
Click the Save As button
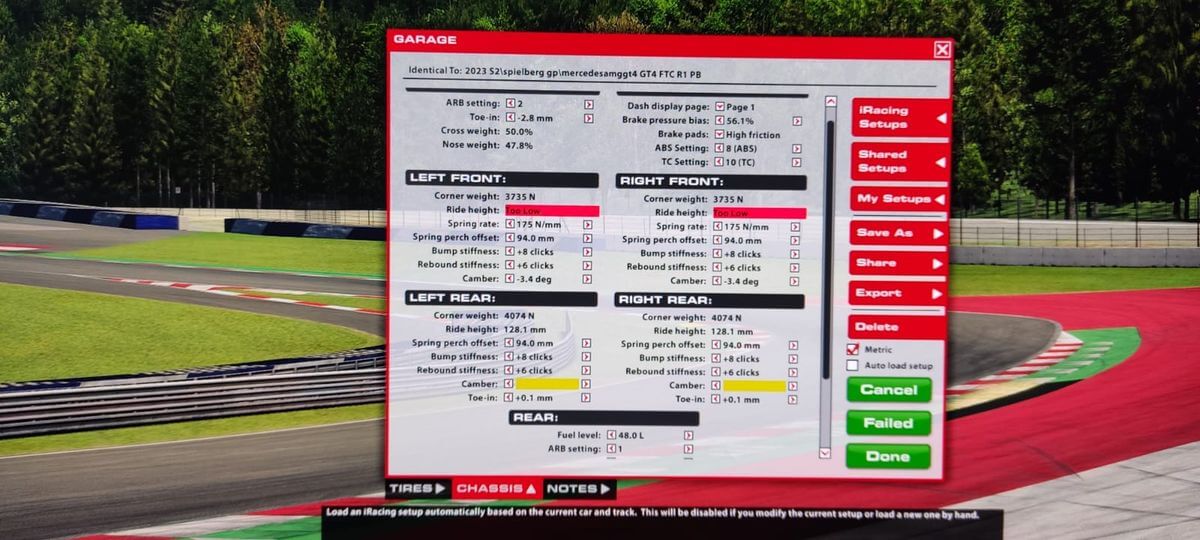(x=898, y=233)
